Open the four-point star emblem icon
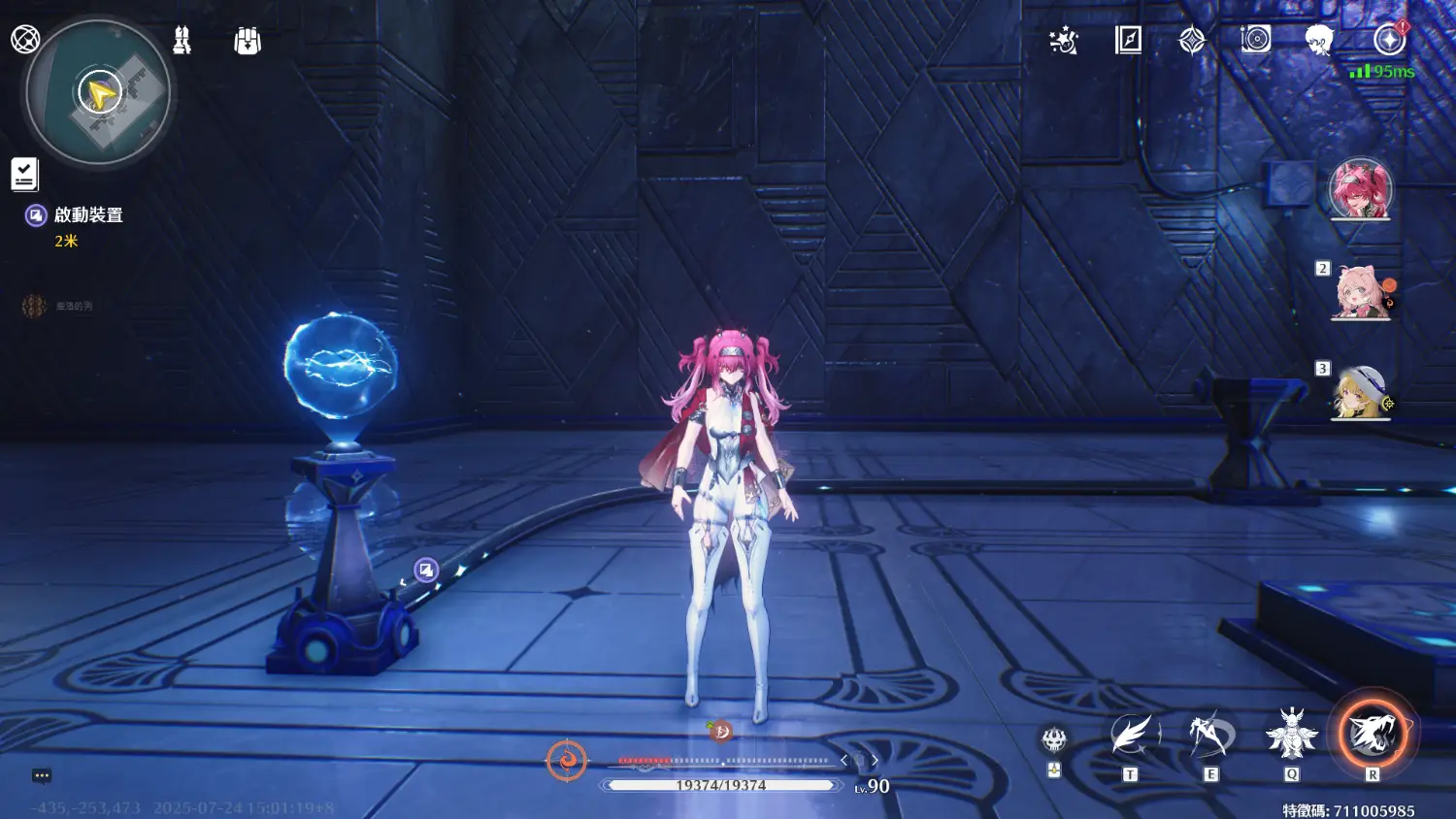Screen dimensions: 1456x819 coord(1192,40)
